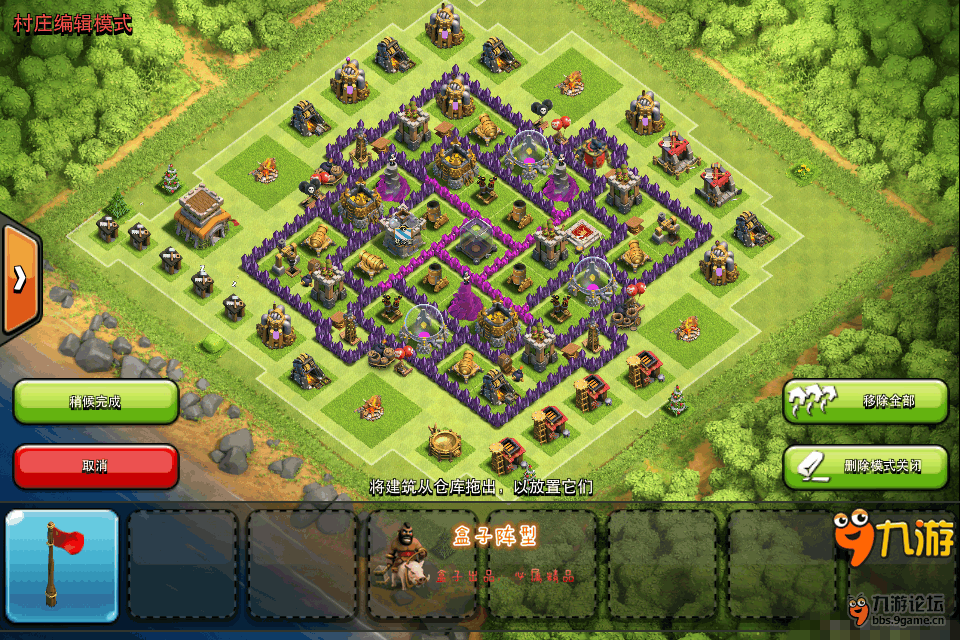Click the green 稍候完成 button
Image resolution: width=960 pixels, height=640 pixels.
pyautogui.click(x=96, y=401)
